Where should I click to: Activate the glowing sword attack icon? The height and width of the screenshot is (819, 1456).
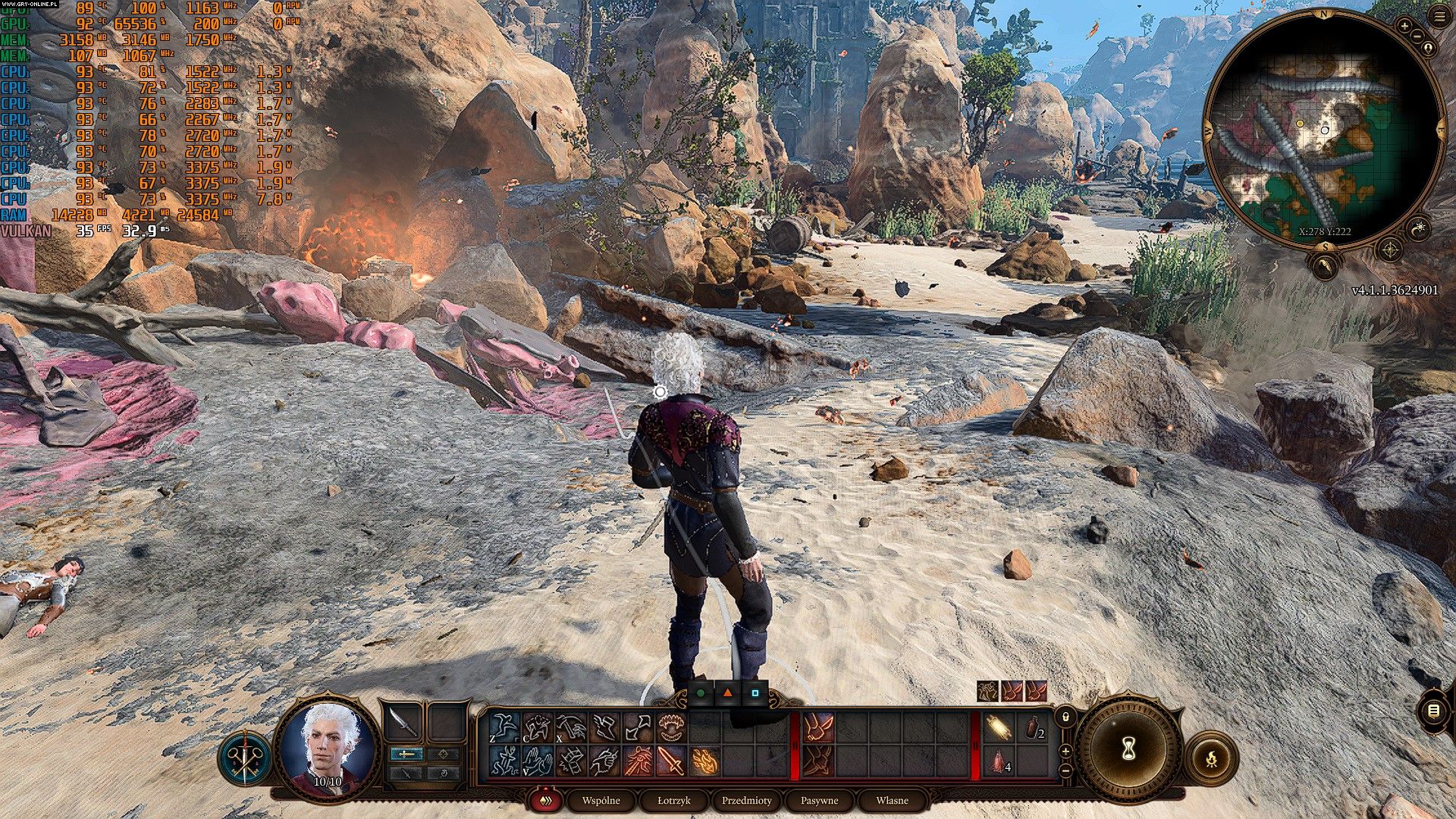click(671, 761)
